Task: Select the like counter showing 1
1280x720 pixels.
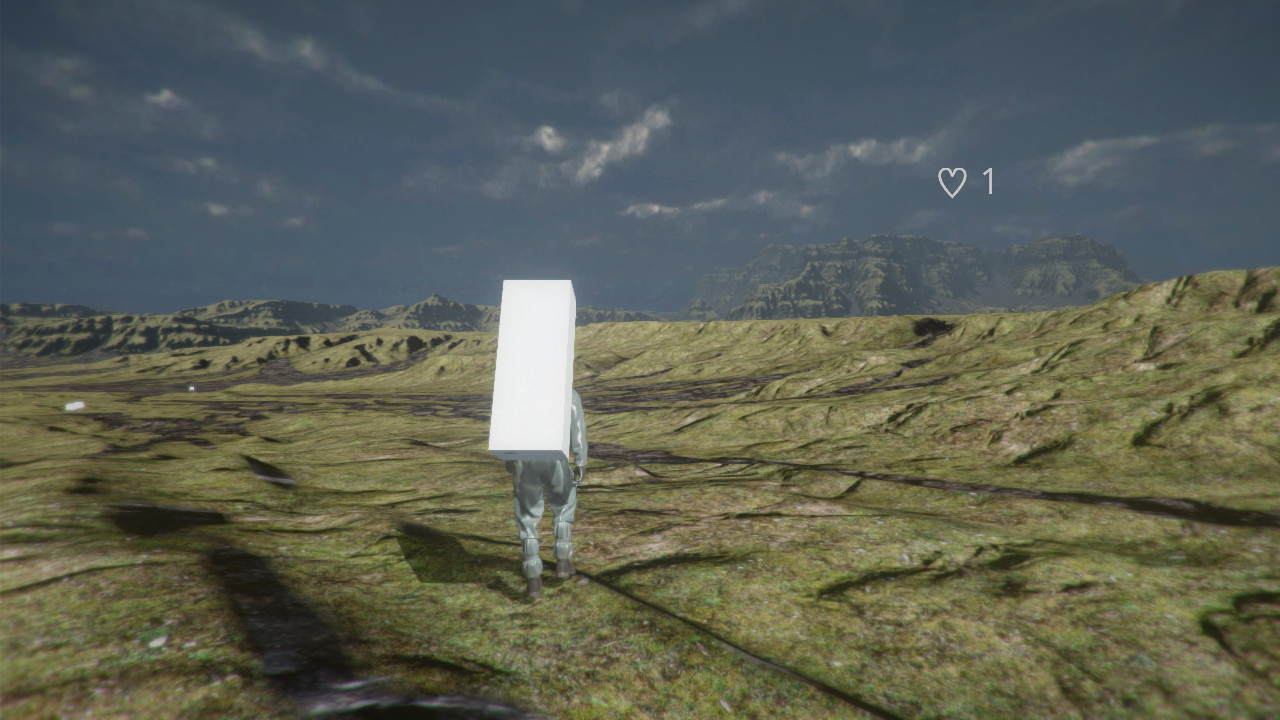Action: (x=988, y=181)
